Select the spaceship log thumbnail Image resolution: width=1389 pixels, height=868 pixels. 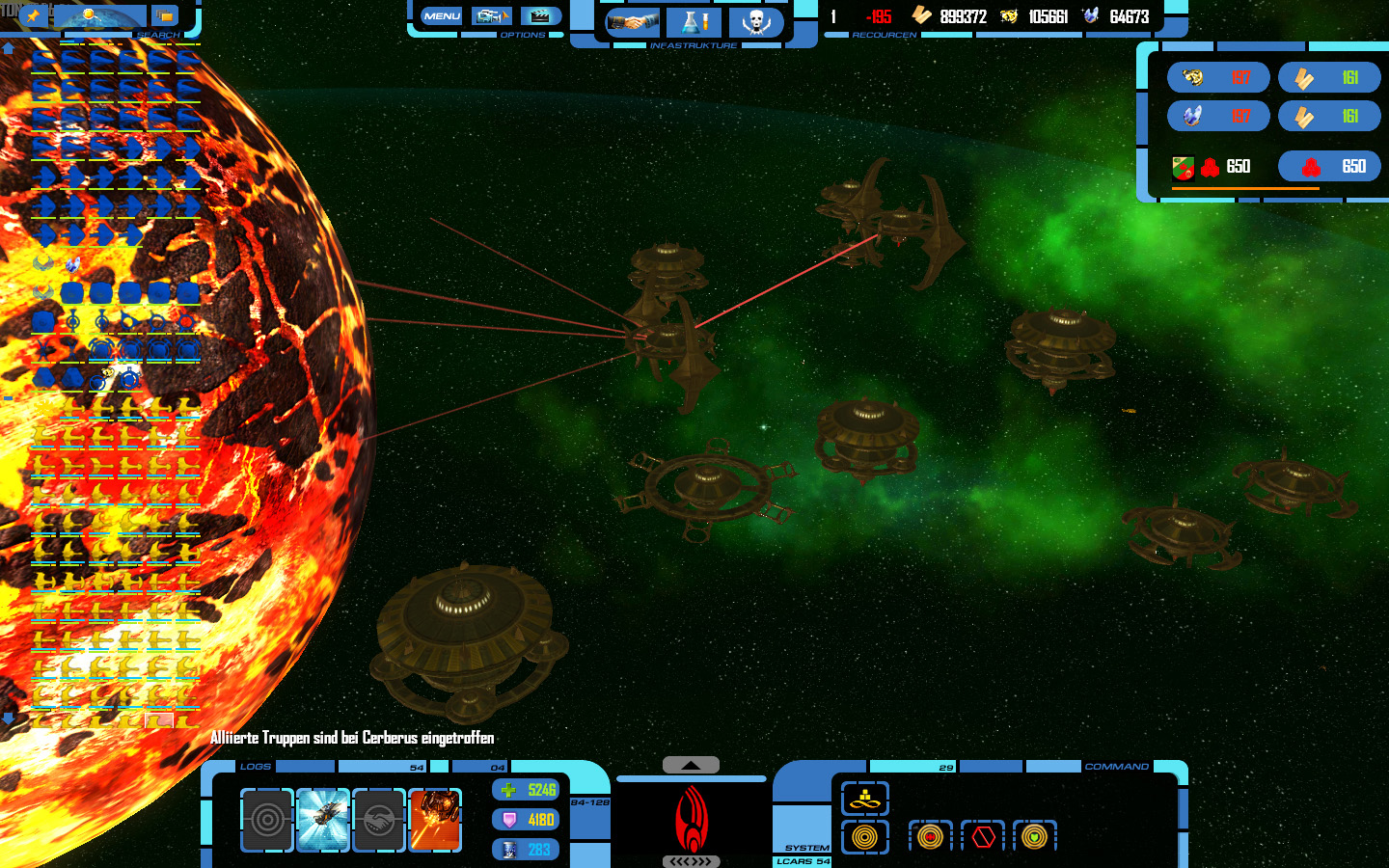(323, 820)
